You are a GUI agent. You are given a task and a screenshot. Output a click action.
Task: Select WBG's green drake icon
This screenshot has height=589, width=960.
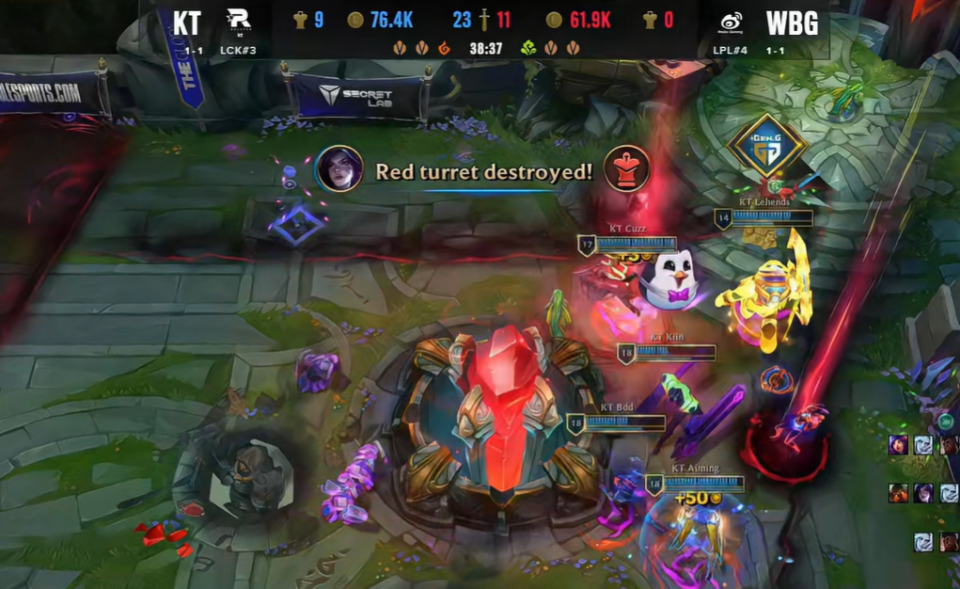527,47
